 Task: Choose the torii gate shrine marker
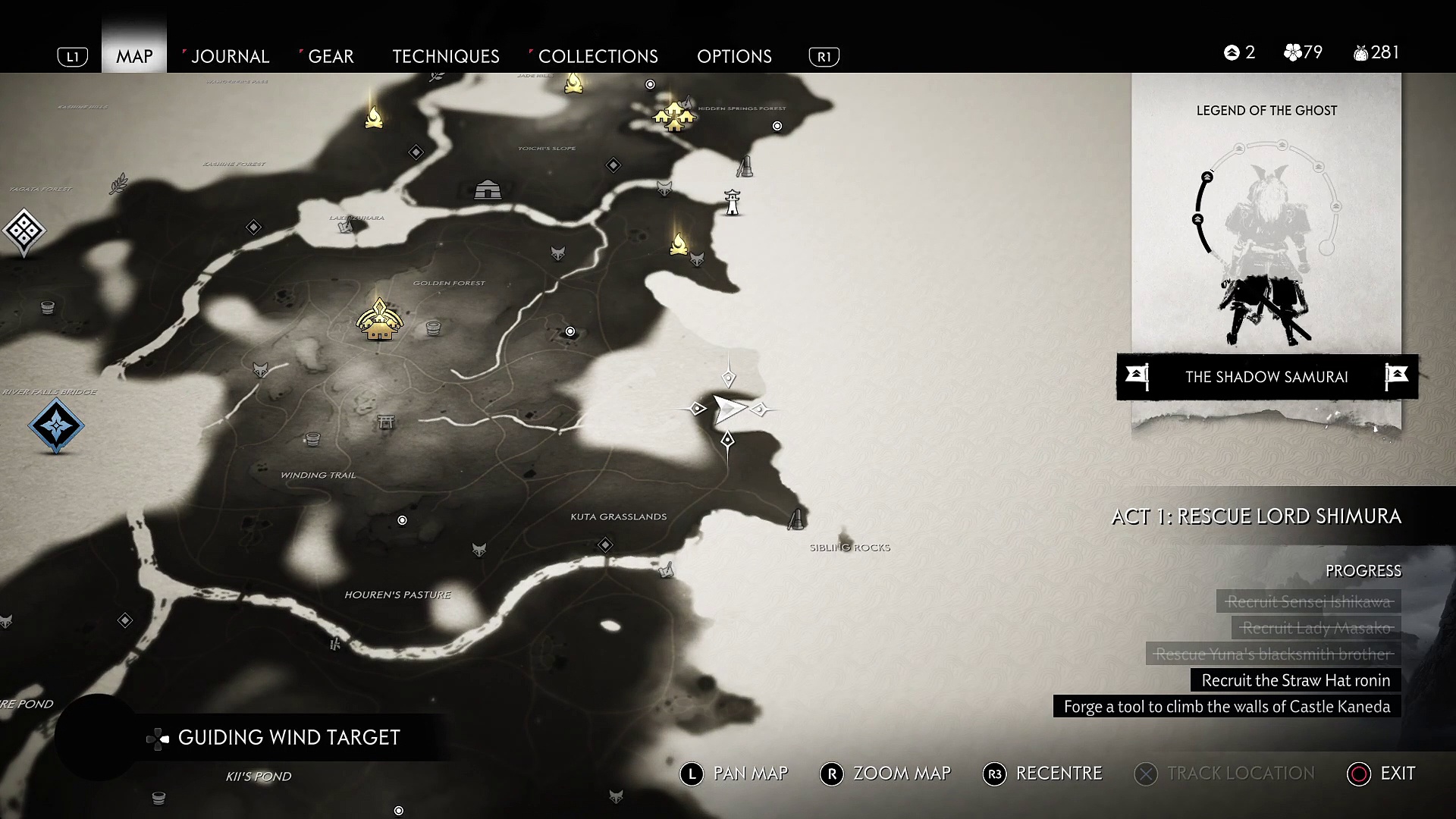tap(386, 421)
